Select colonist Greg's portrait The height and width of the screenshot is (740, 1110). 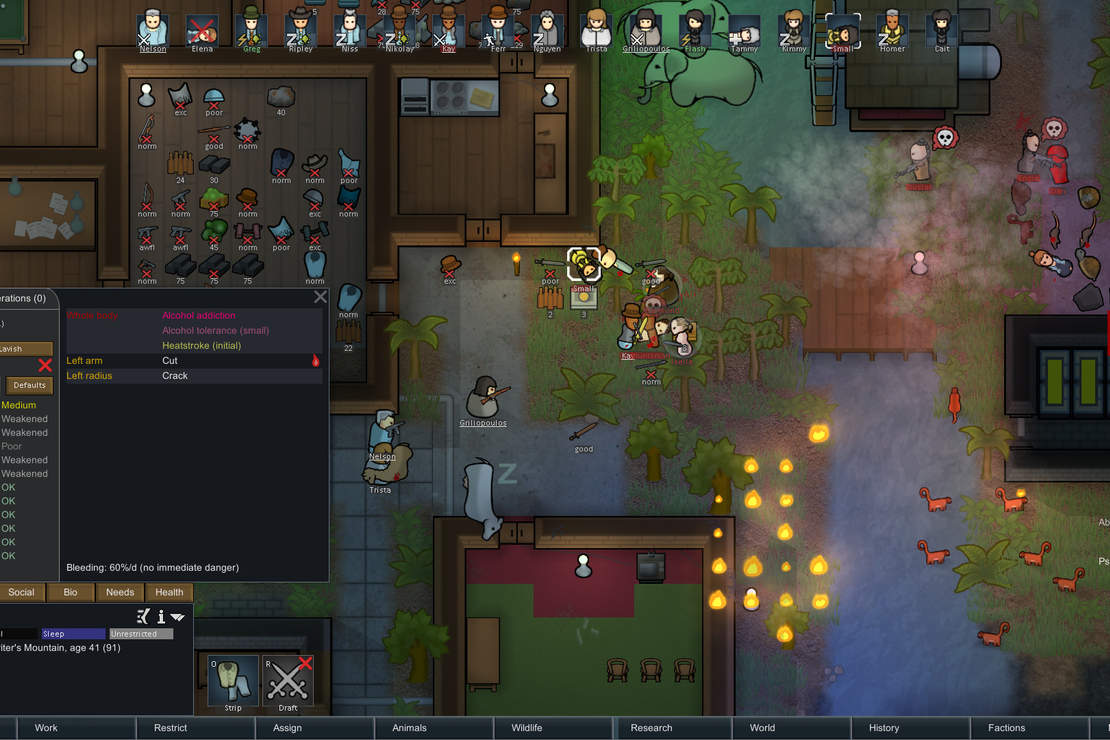[x=251, y=27]
